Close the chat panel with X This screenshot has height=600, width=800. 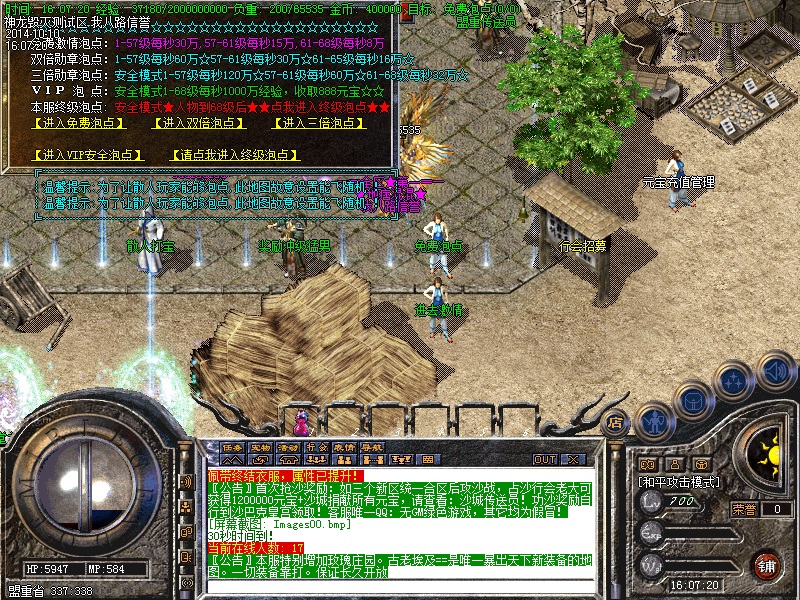point(574,459)
